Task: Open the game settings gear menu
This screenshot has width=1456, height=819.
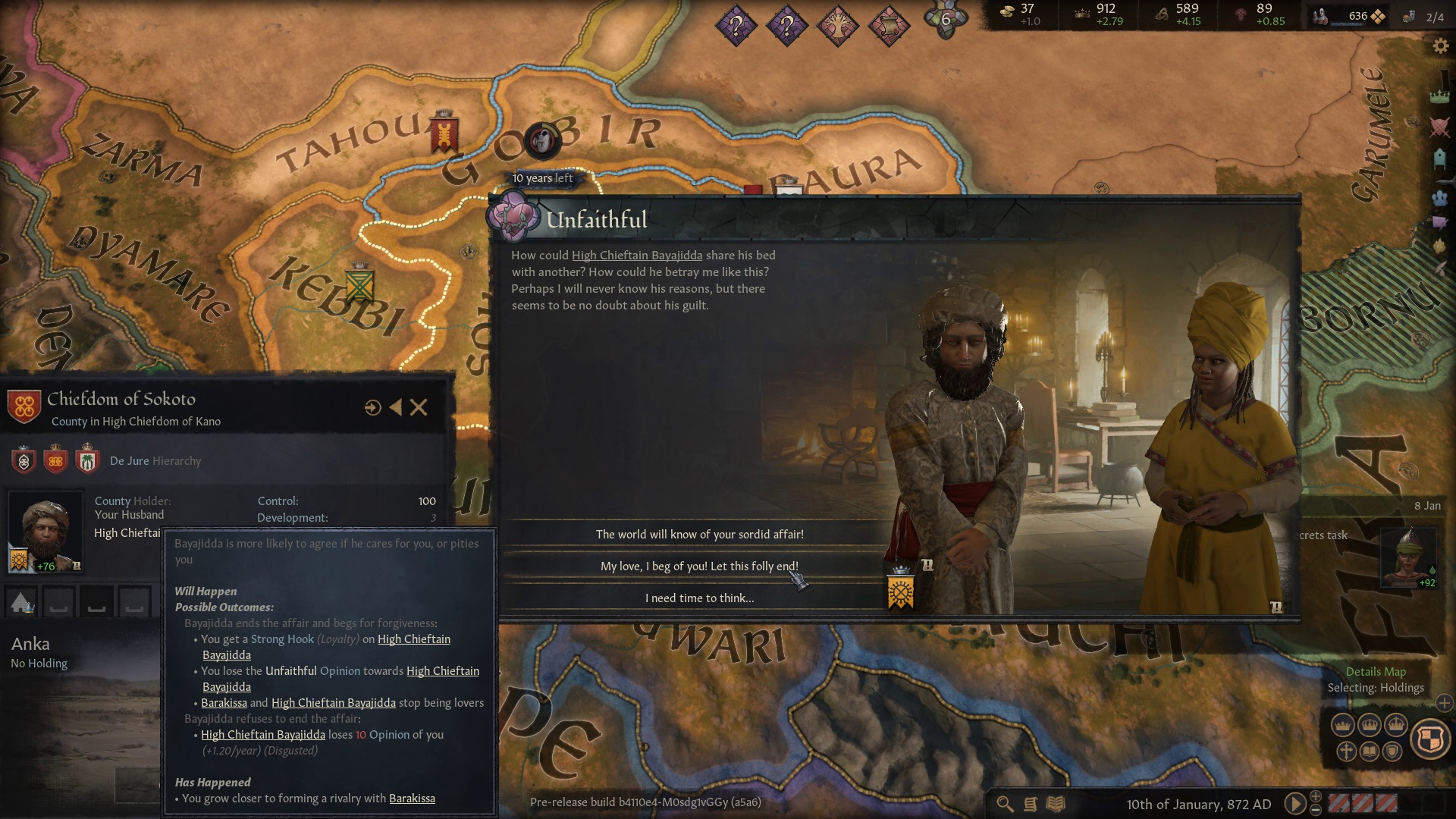Action: coord(1439,45)
